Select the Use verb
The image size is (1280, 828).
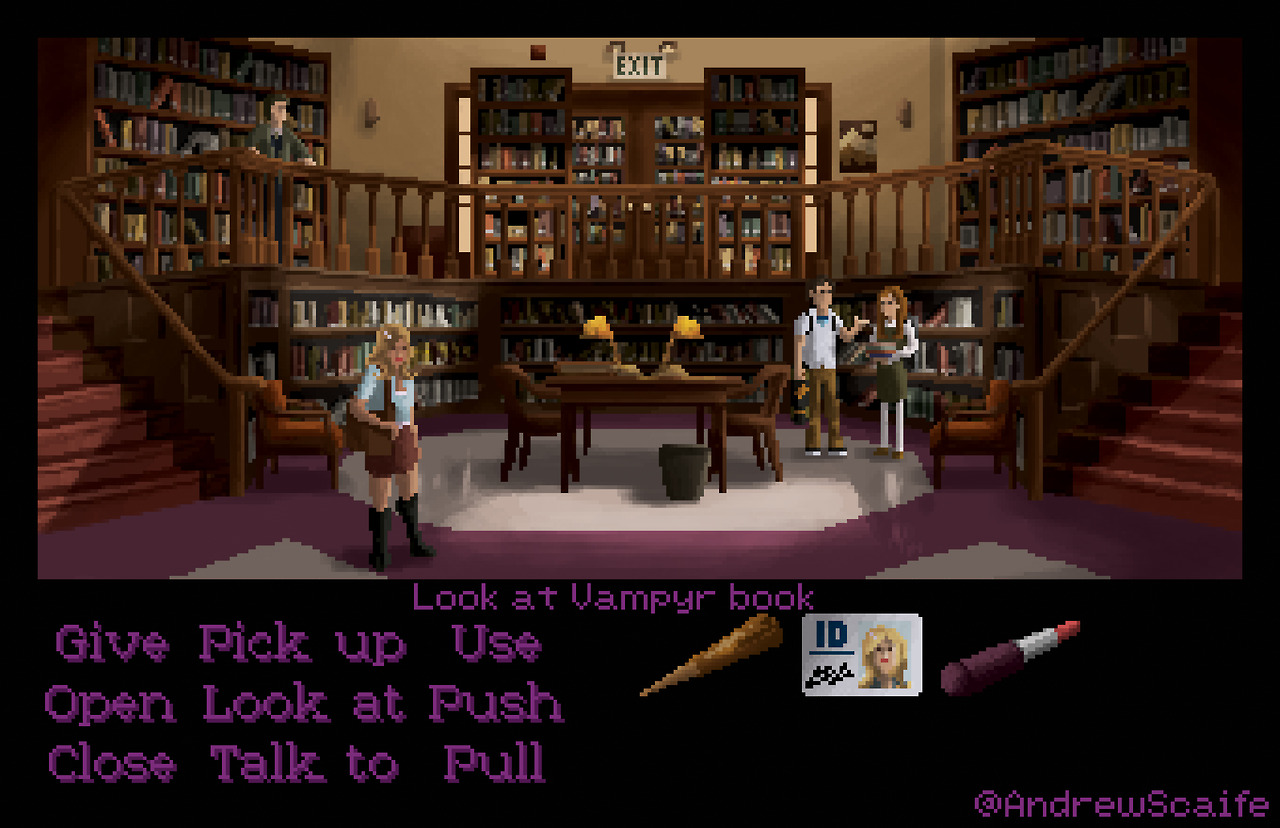coord(496,645)
